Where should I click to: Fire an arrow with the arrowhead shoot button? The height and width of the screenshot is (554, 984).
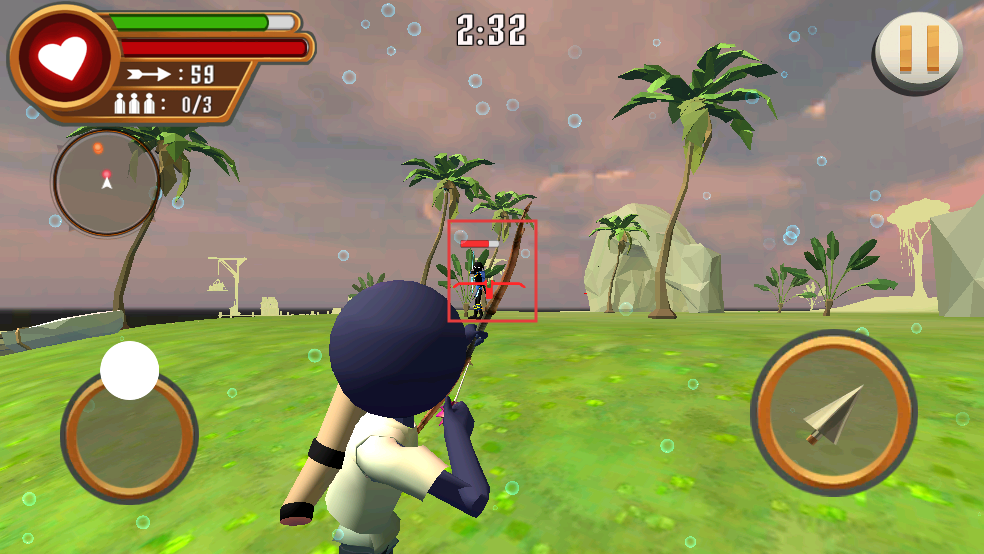[833, 412]
